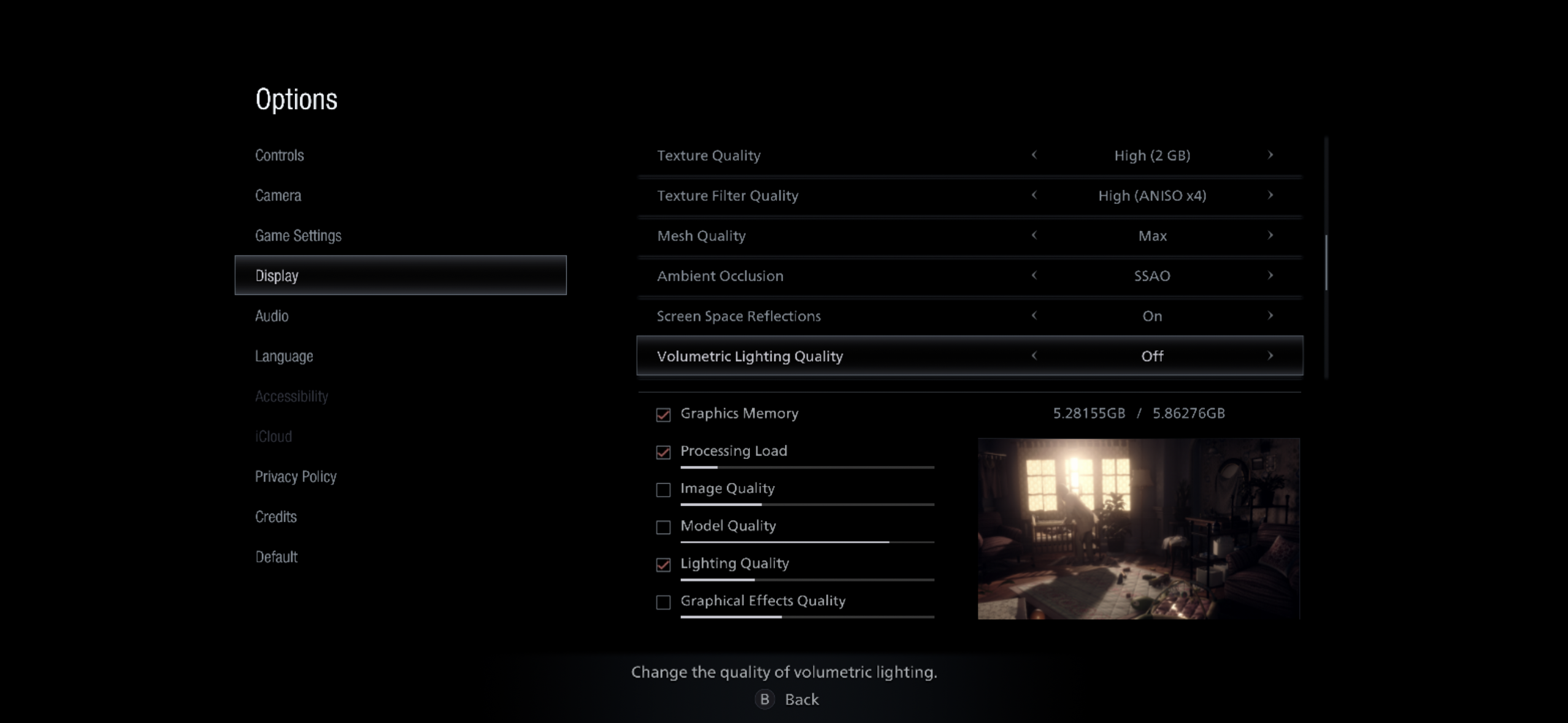Open the Game Settings section
Screen dimensions: 1568x723
pos(299,235)
